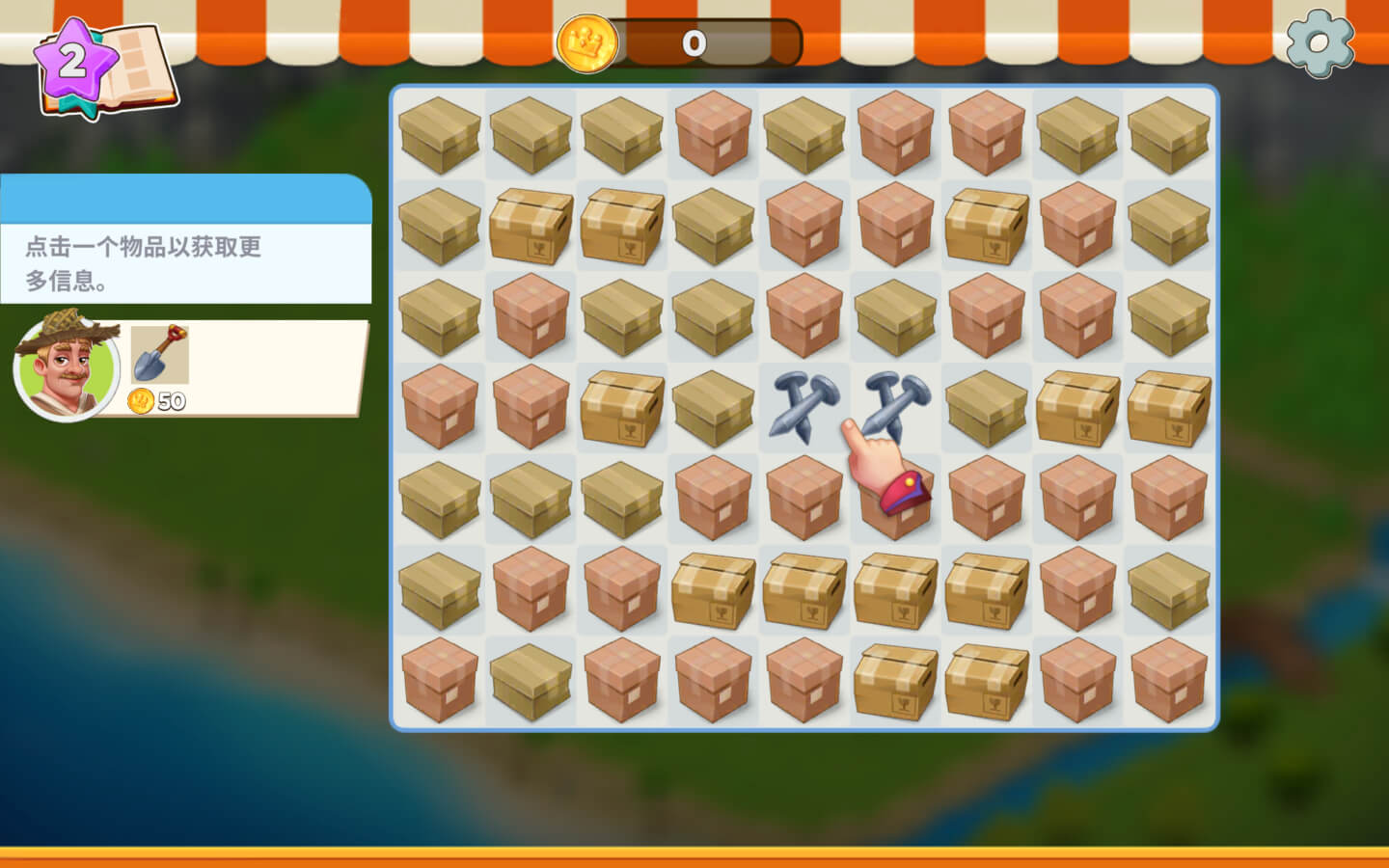Tap the gold crown coin icon
The height and width of the screenshot is (868, 1389).
click(x=586, y=43)
